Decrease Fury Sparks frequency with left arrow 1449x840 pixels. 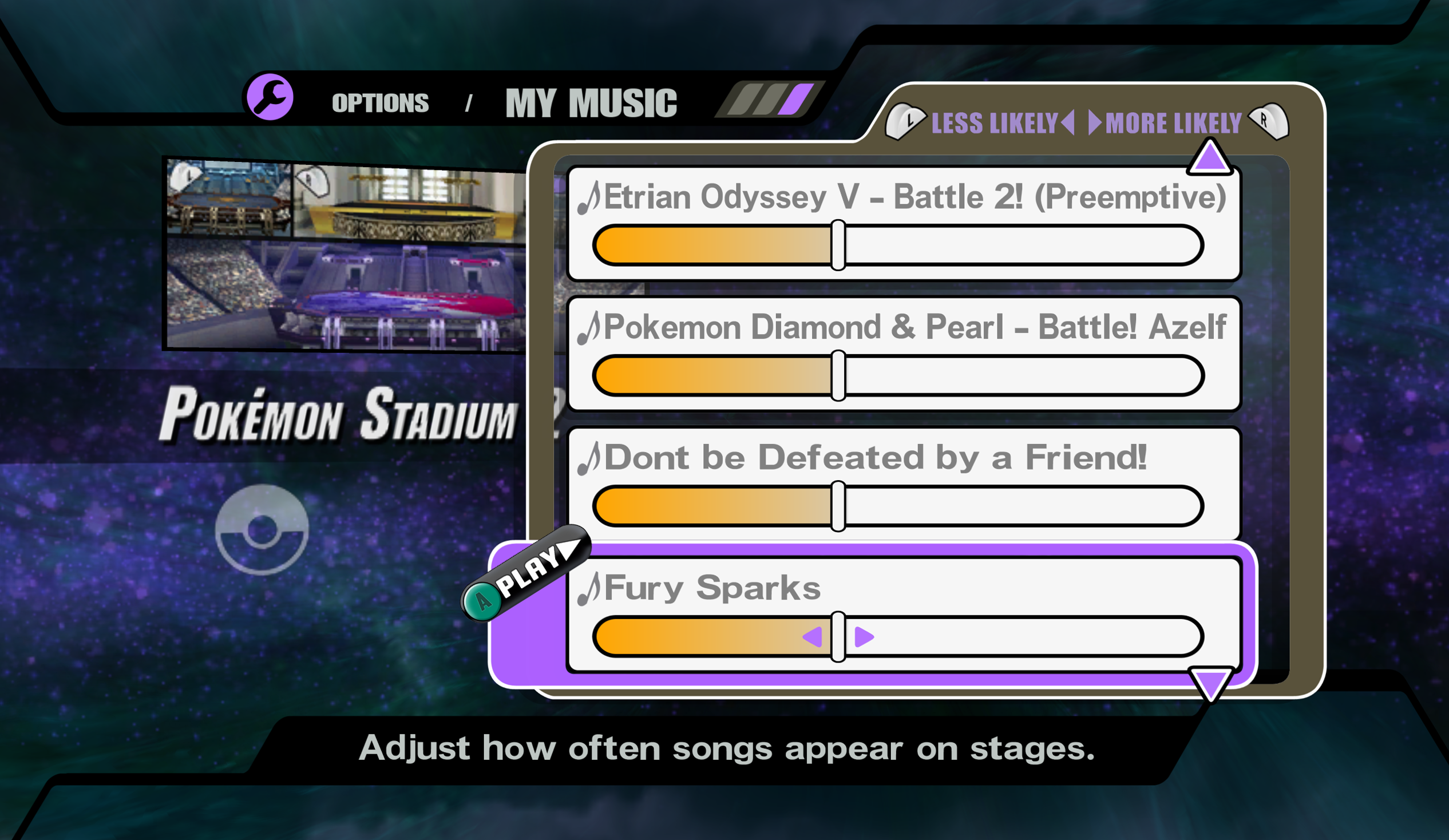(813, 636)
